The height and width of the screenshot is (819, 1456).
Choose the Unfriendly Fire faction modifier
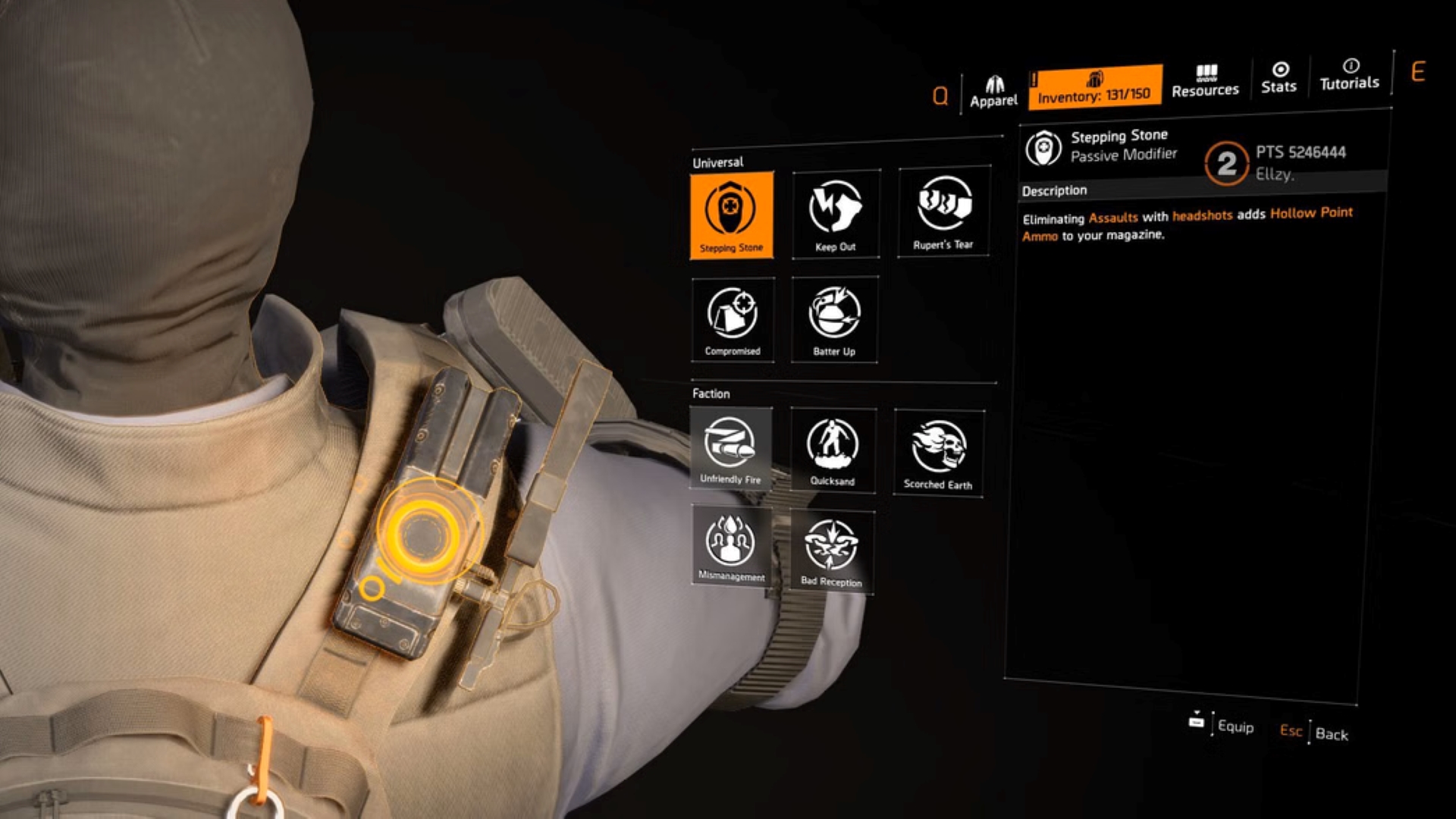point(730,448)
